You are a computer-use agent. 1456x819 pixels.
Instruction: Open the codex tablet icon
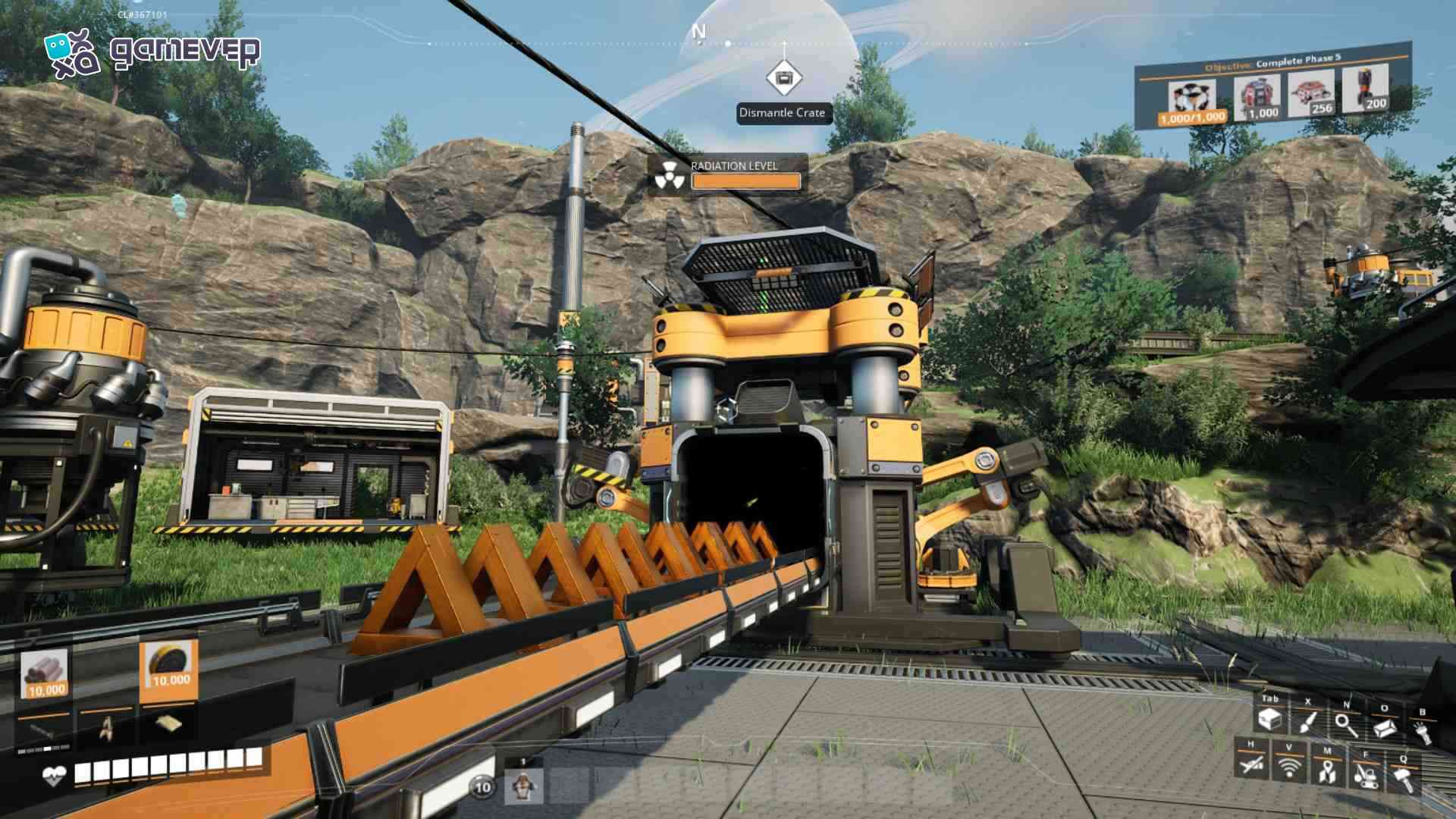pyautogui.click(x=1384, y=726)
